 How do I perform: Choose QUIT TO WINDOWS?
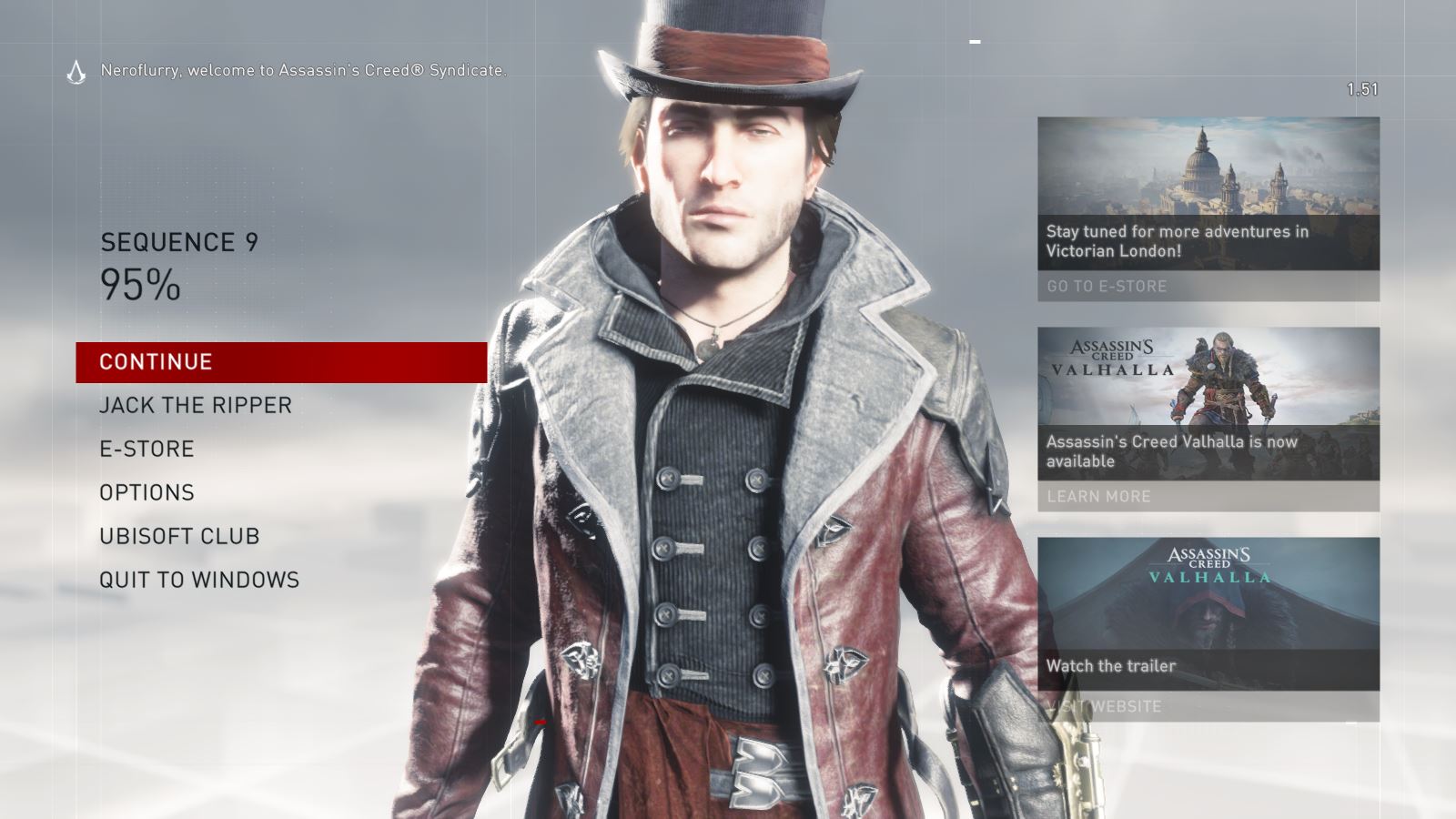click(x=200, y=579)
